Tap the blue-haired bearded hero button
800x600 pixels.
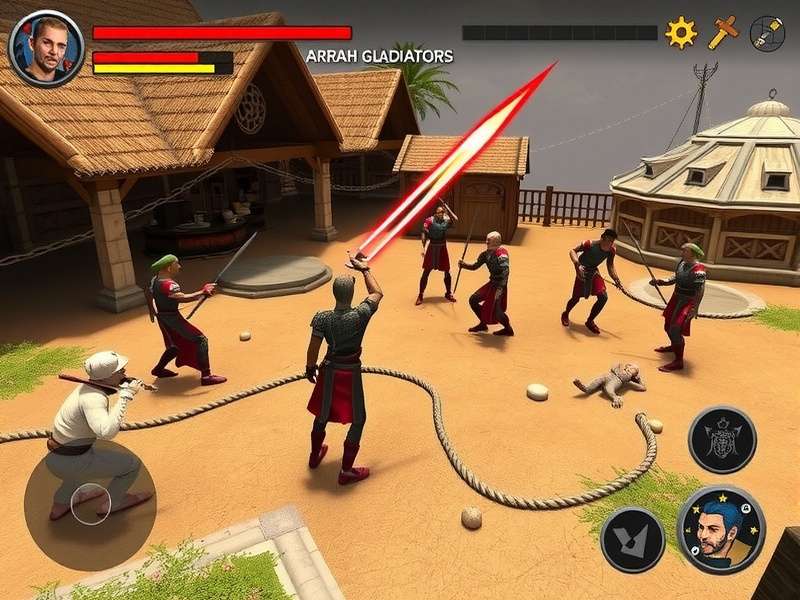pyautogui.click(x=721, y=529)
